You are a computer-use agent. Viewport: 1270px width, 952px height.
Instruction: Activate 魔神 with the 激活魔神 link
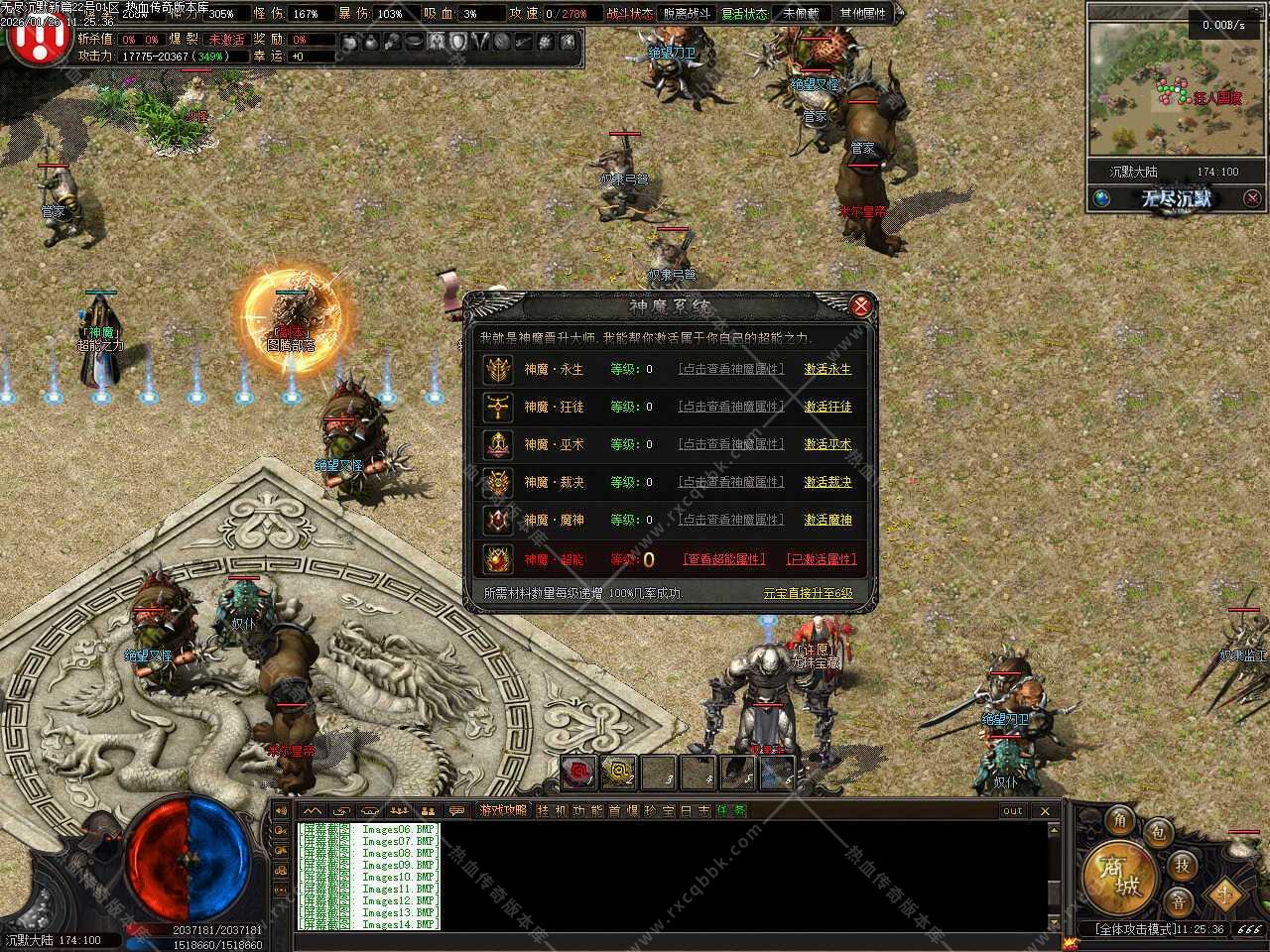[x=827, y=520]
